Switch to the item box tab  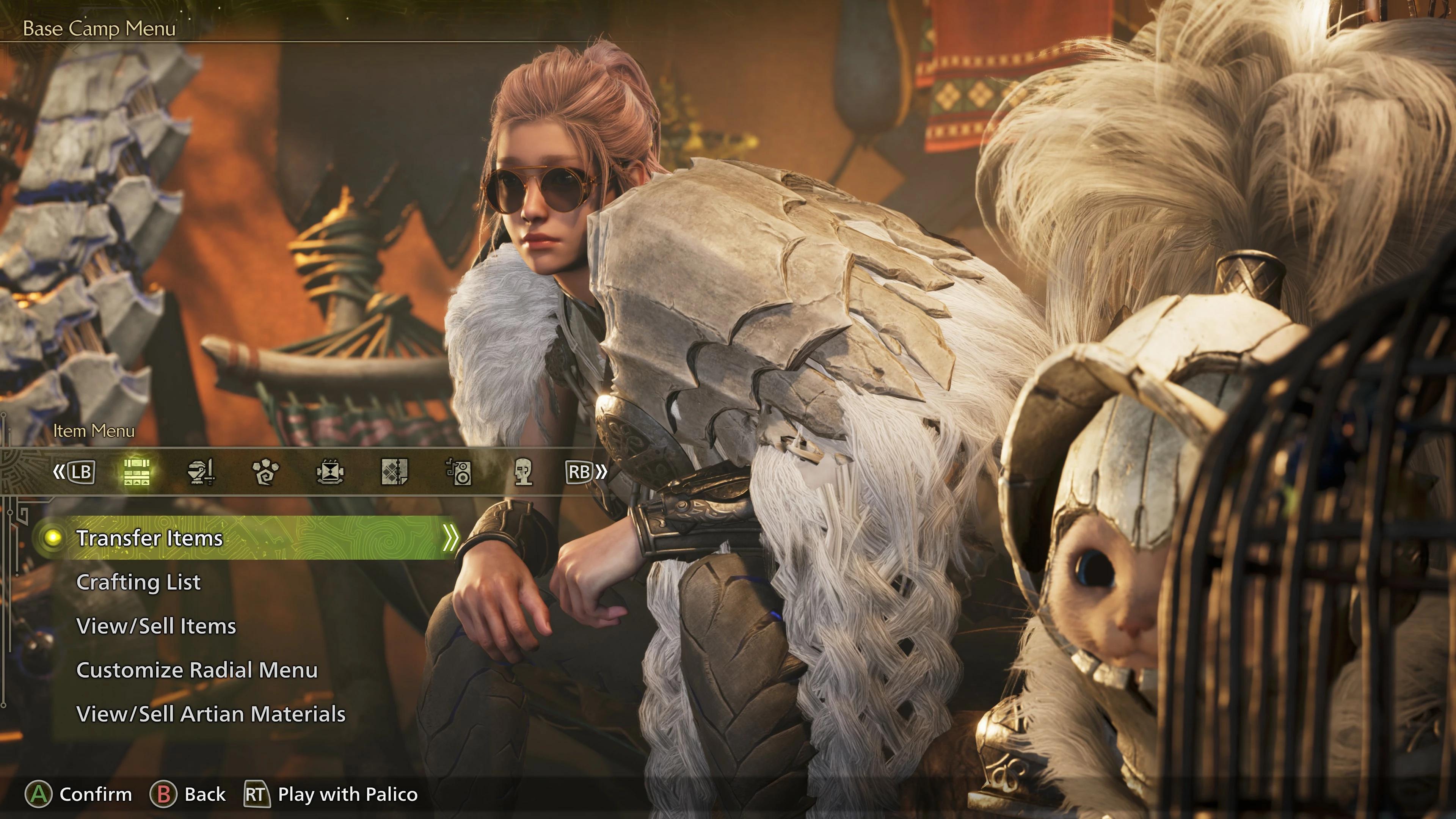[136, 472]
